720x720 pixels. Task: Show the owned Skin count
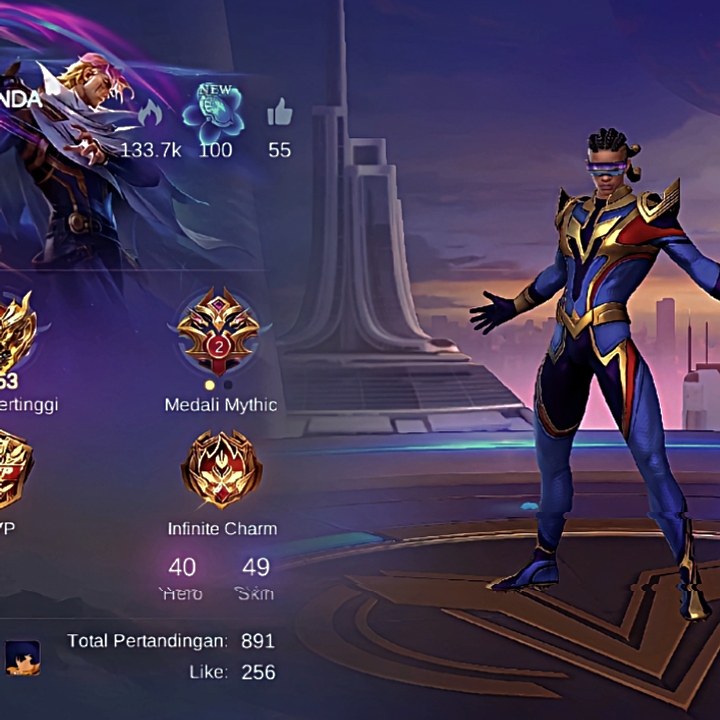[x=256, y=568]
